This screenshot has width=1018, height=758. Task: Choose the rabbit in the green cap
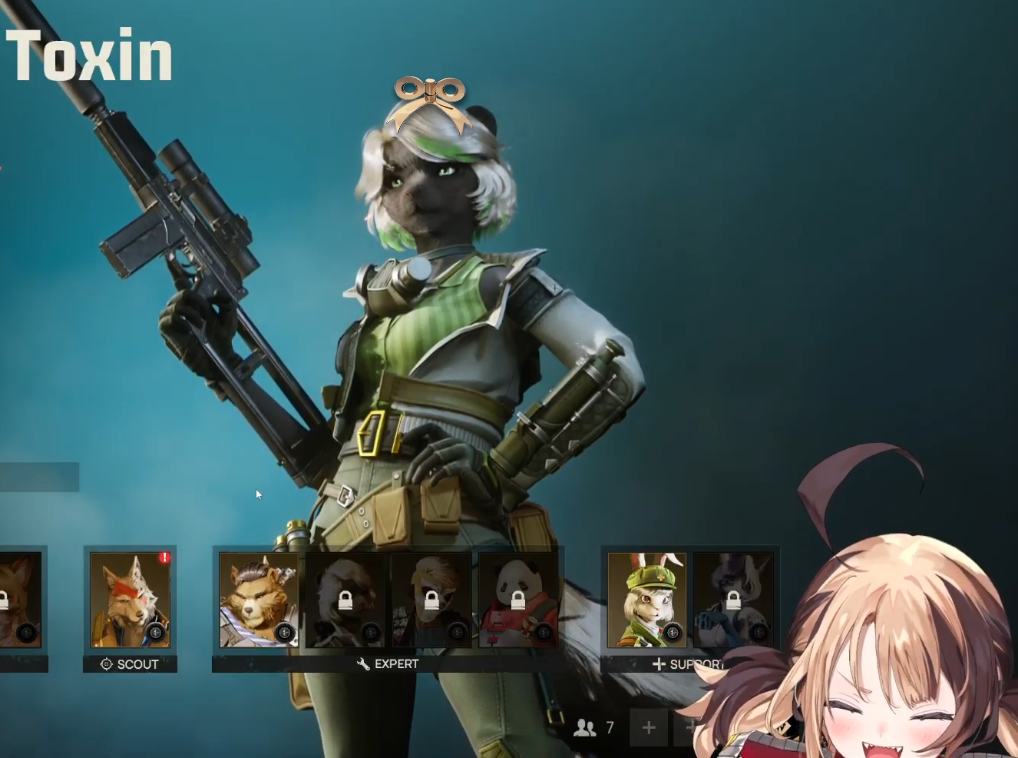click(x=646, y=599)
